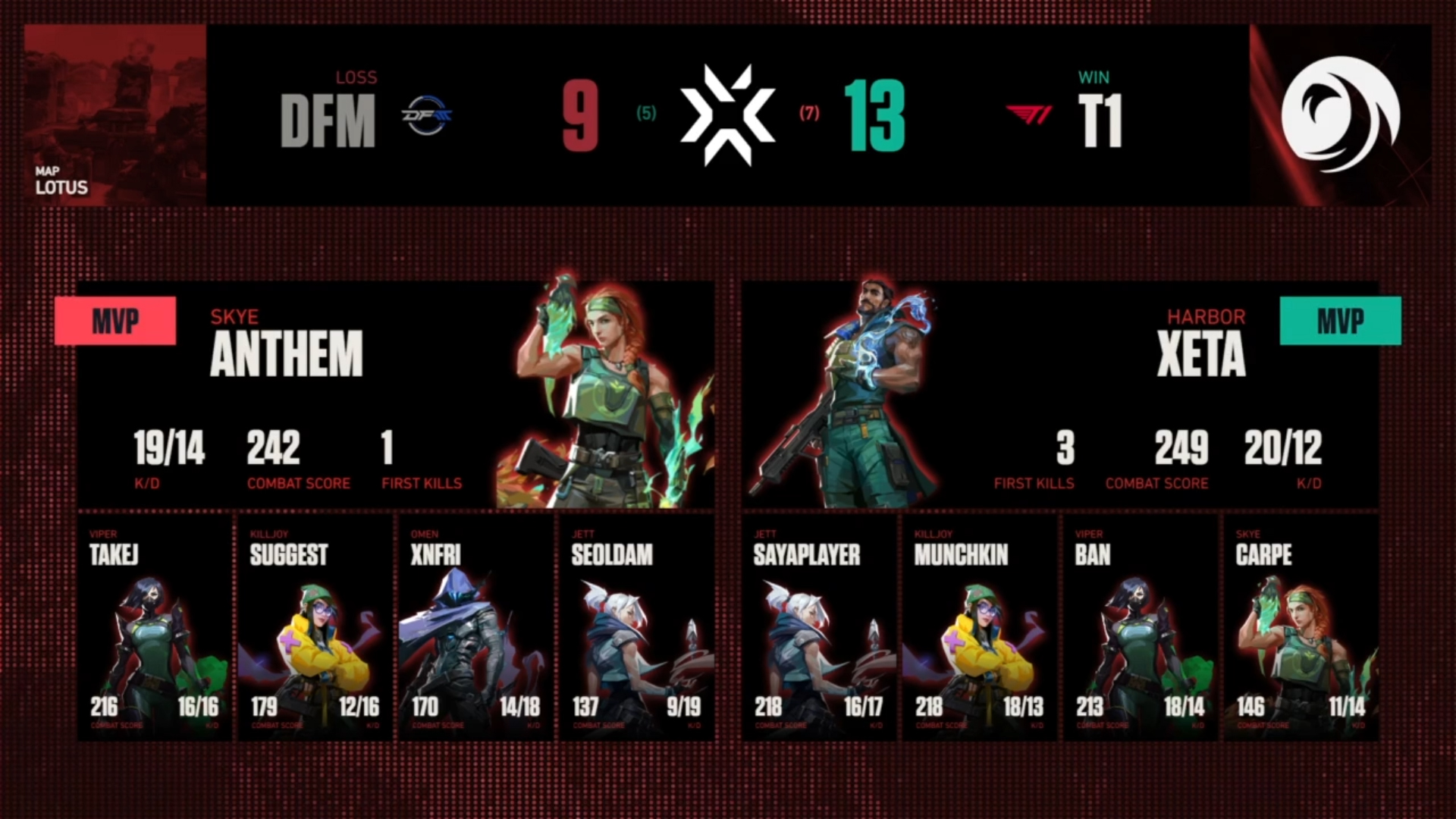The width and height of the screenshot is (1456, 819).
Task: Open Xeta's Harbor MVP panel
Action: 1059,394
